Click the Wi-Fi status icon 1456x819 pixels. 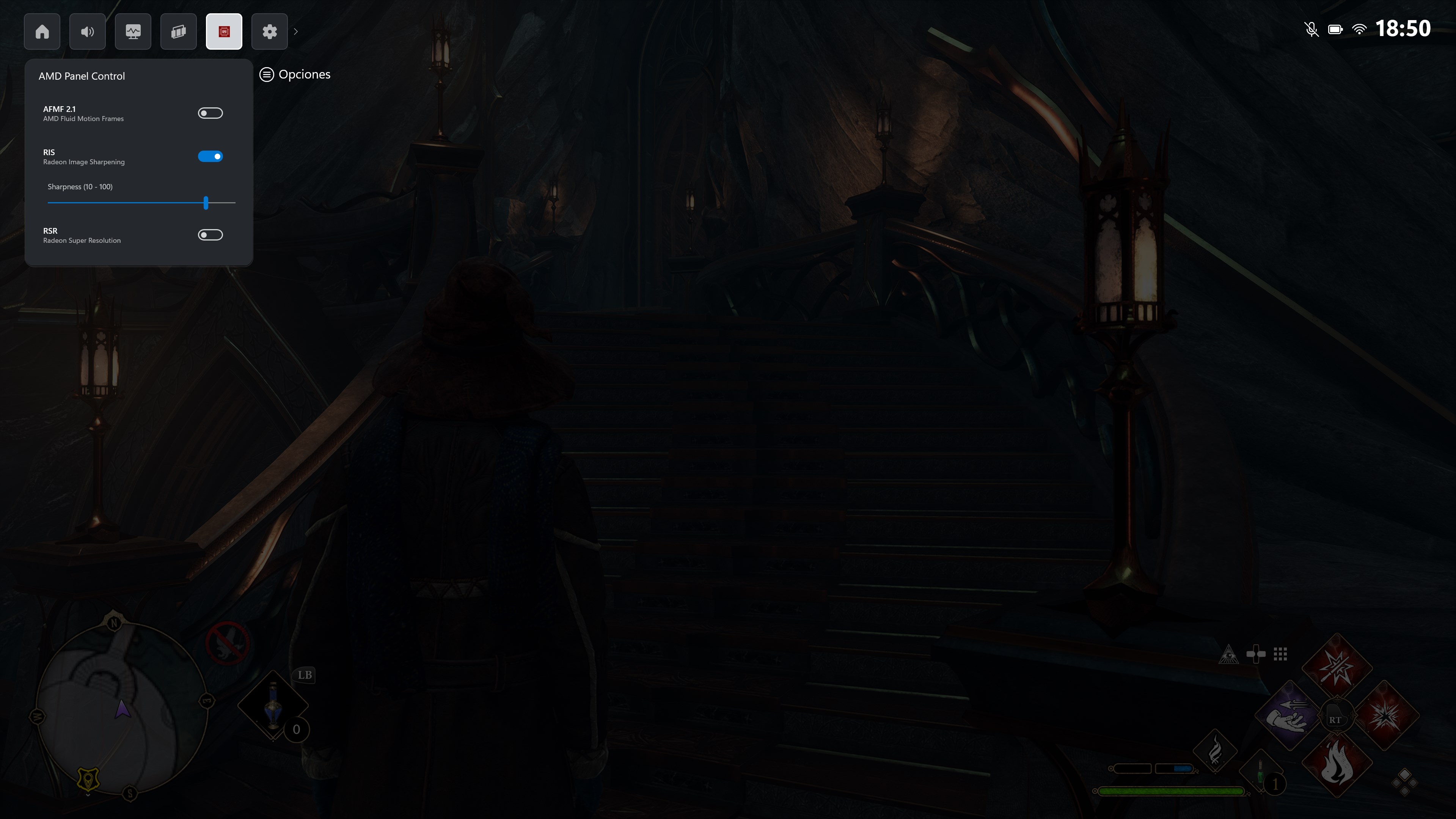(x=1360, y=29)
